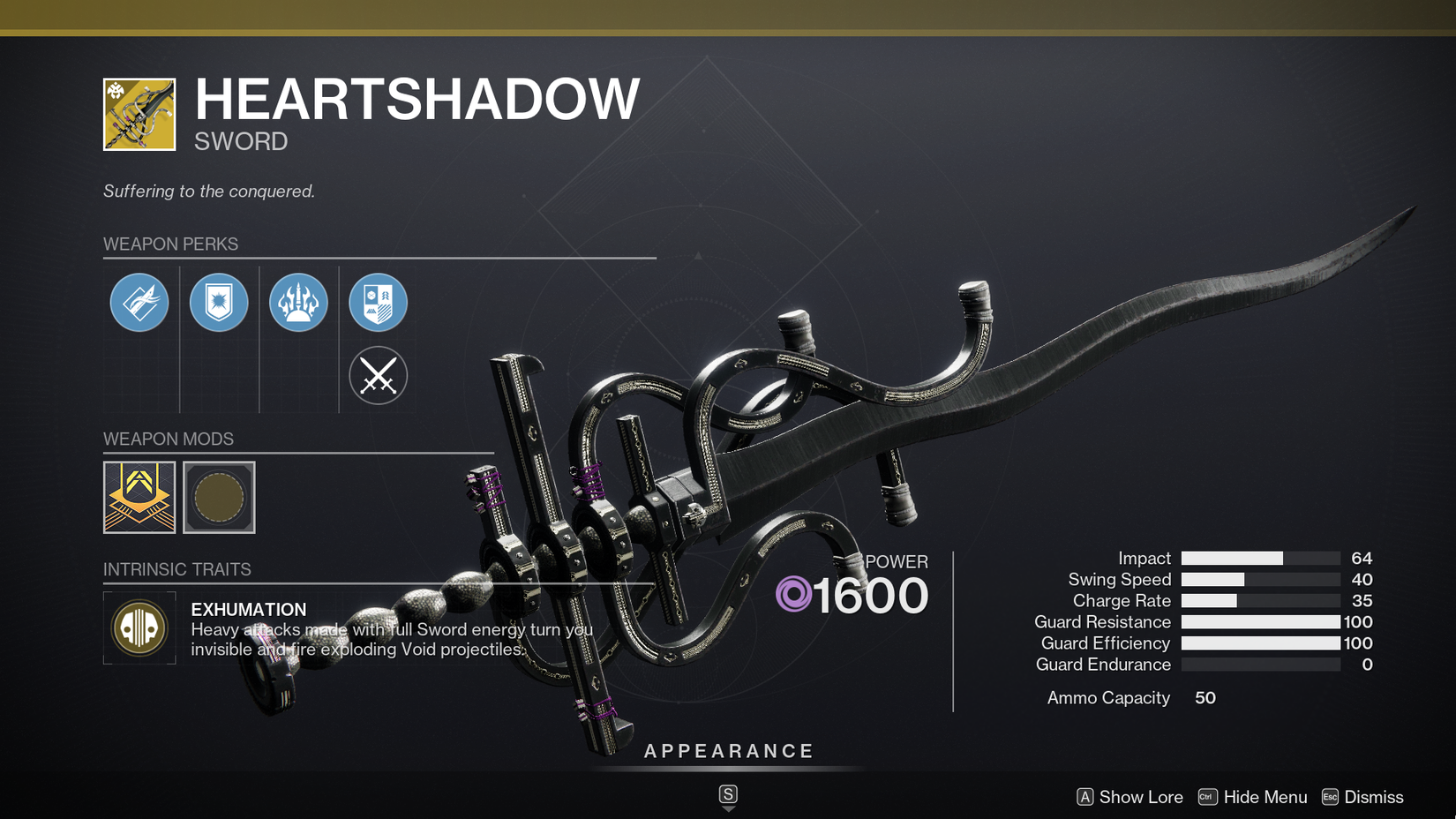Select the first weapon perk icon
The image size is (1456, 819).
click(139, 302)
